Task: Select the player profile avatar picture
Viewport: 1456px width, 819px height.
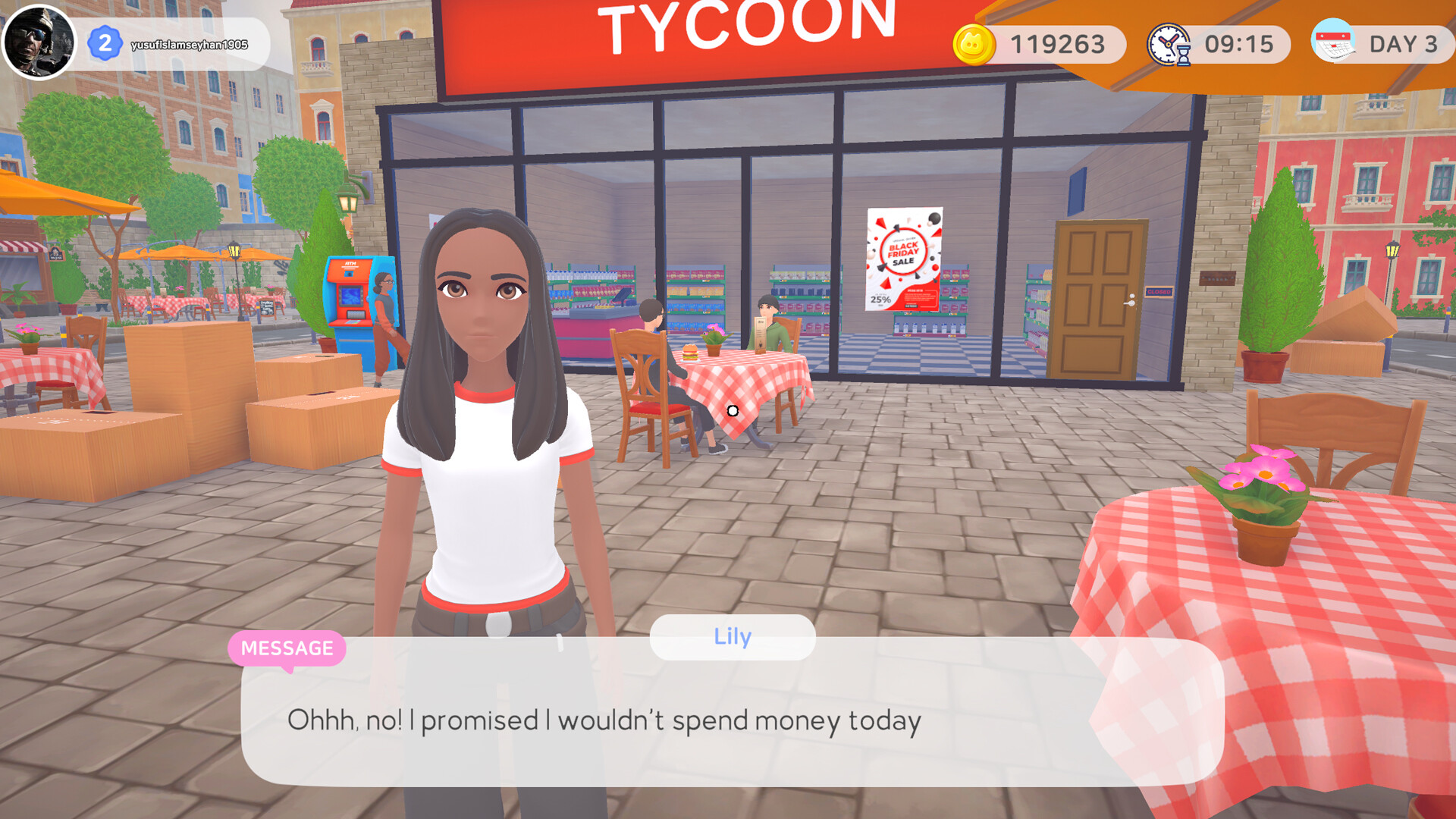Action: coord(42,43)
